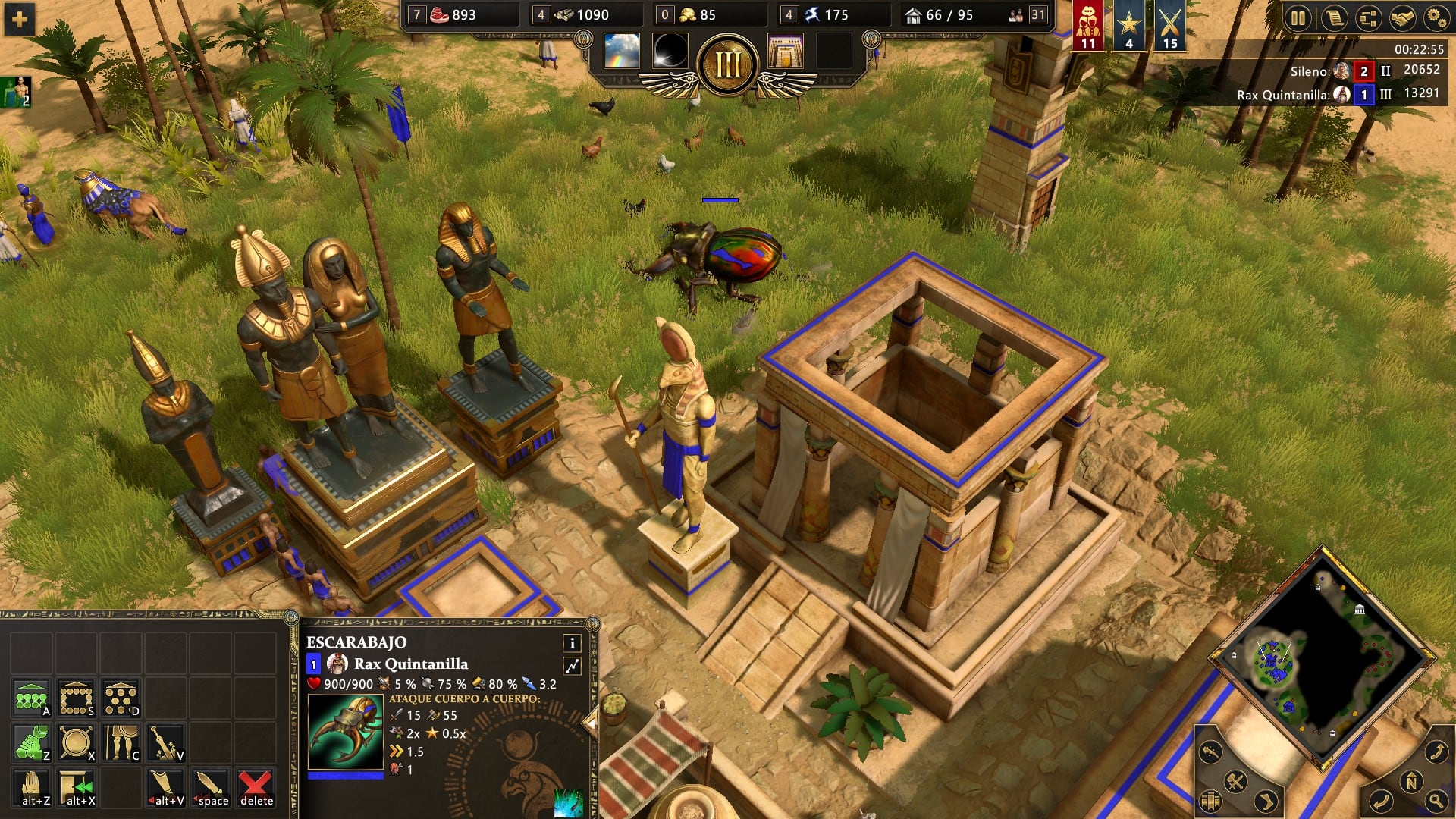This screenshot has height=819, width=1456.
Task: Choose the box formation command
Action: [76, 698]
